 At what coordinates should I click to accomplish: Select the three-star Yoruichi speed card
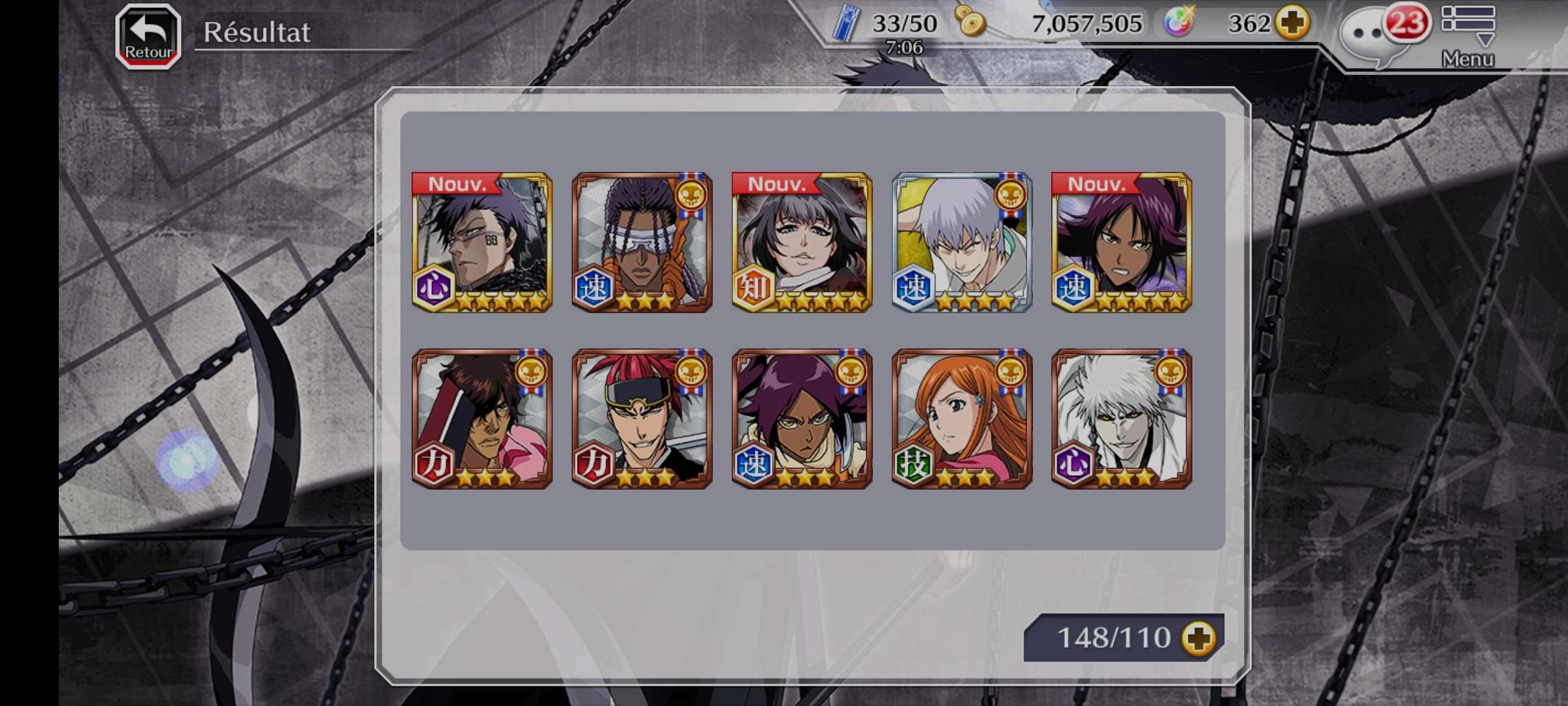(802, 419)
